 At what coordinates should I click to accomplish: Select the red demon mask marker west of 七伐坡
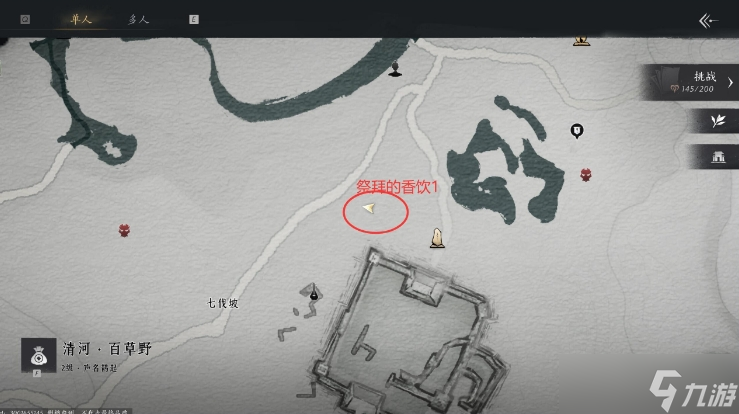[125, 230]
